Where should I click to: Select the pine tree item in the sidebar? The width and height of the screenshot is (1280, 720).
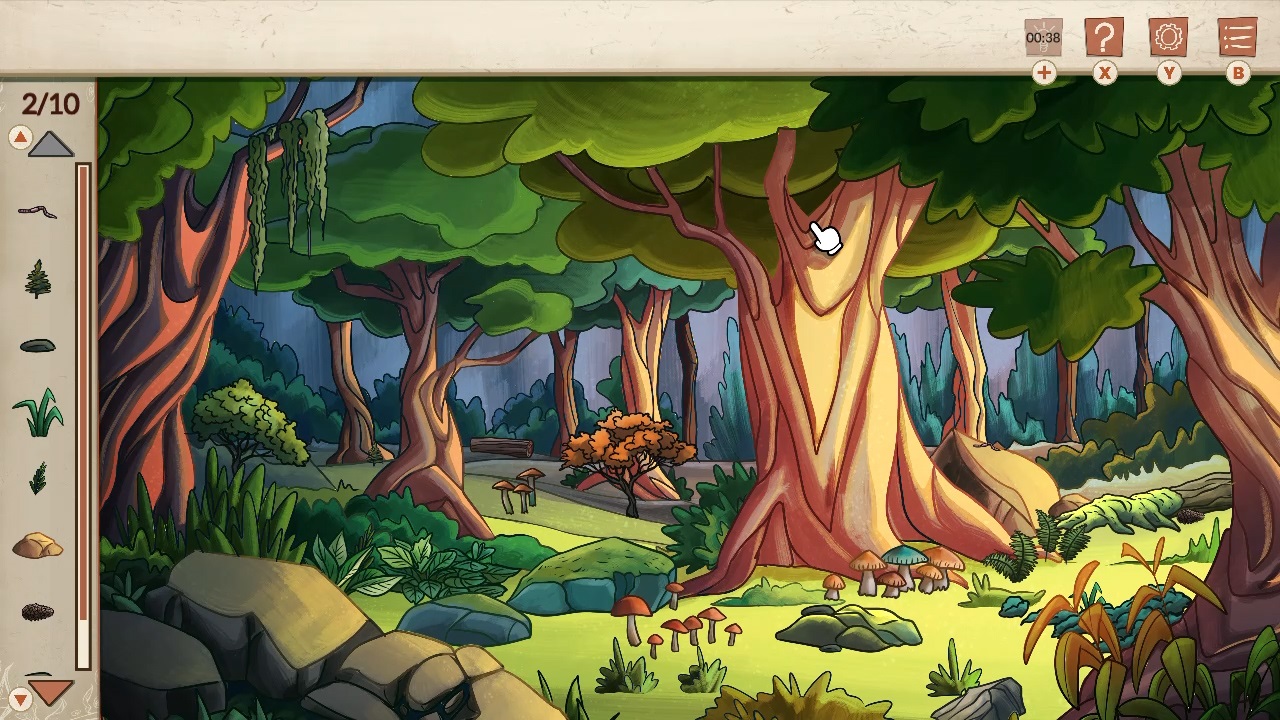(38, 277)
